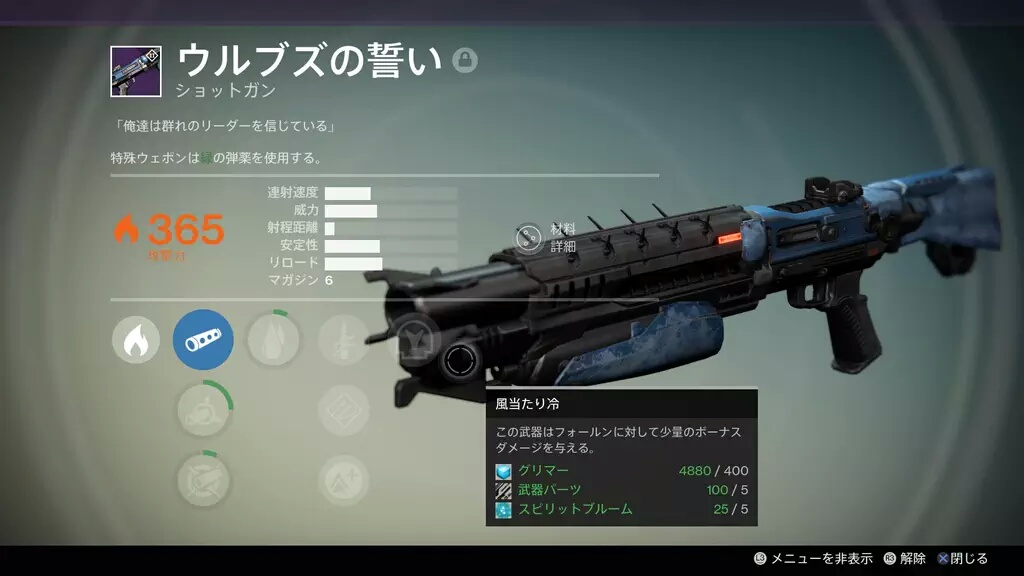This screenshot has width=1024, height=576.
Task: Click the Wolves' Oath weapon thumbnail
Action: [x=135, y=71]
